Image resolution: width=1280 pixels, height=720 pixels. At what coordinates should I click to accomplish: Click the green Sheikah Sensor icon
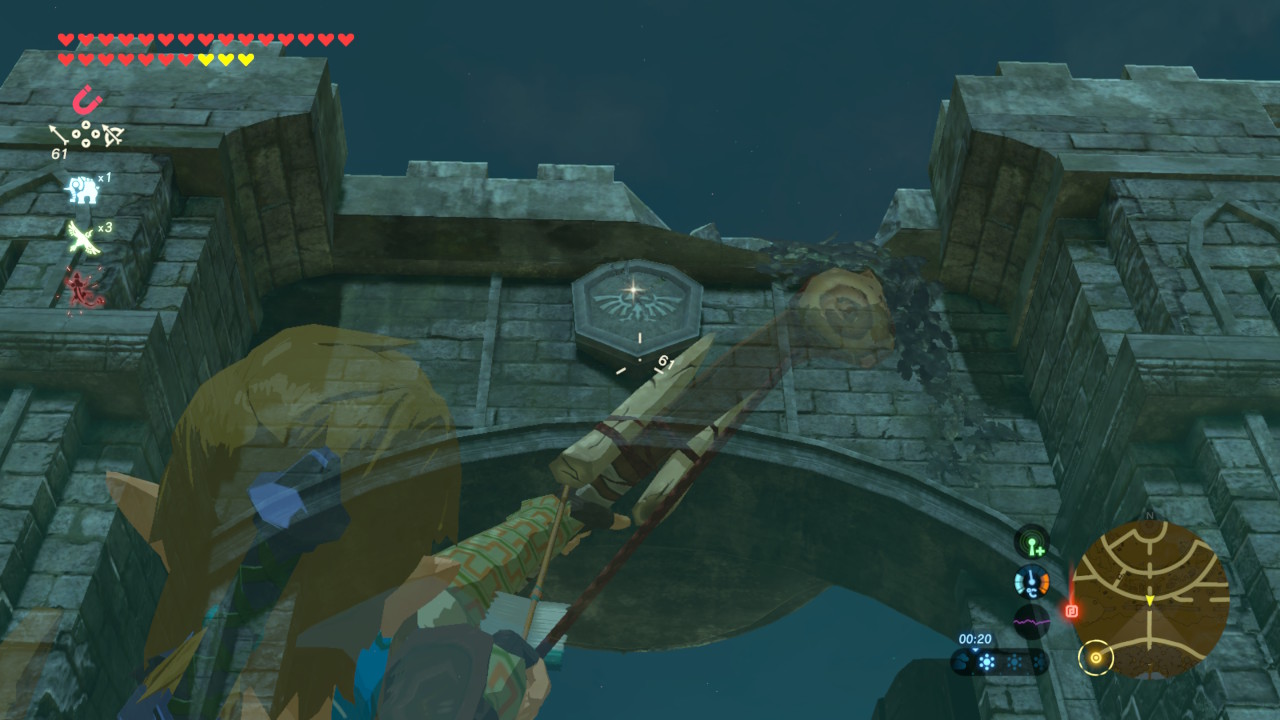click(x=1031, y=543)
